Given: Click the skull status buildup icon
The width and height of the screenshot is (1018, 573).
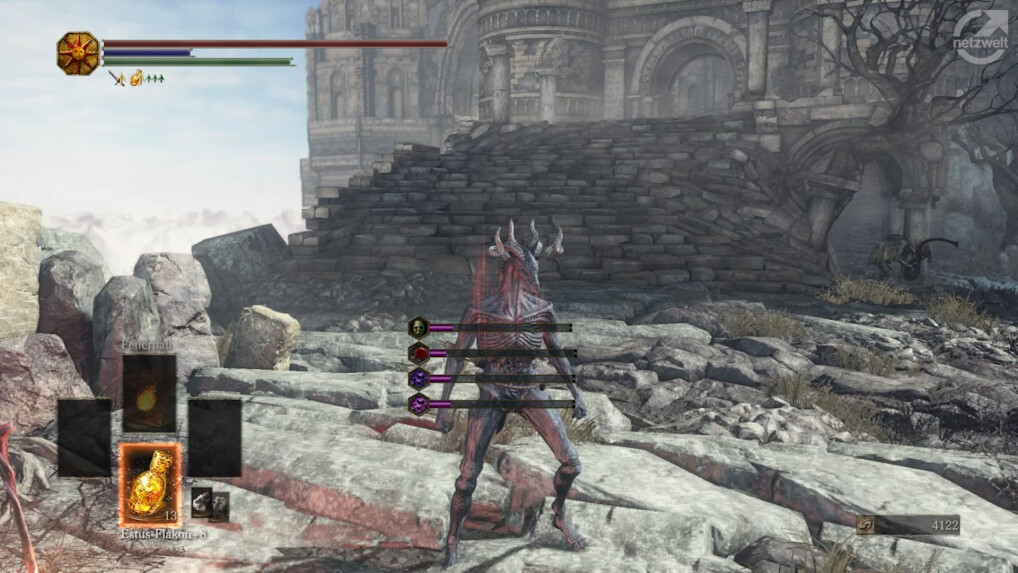Looking at the screenshot, I should coord(419,327).
